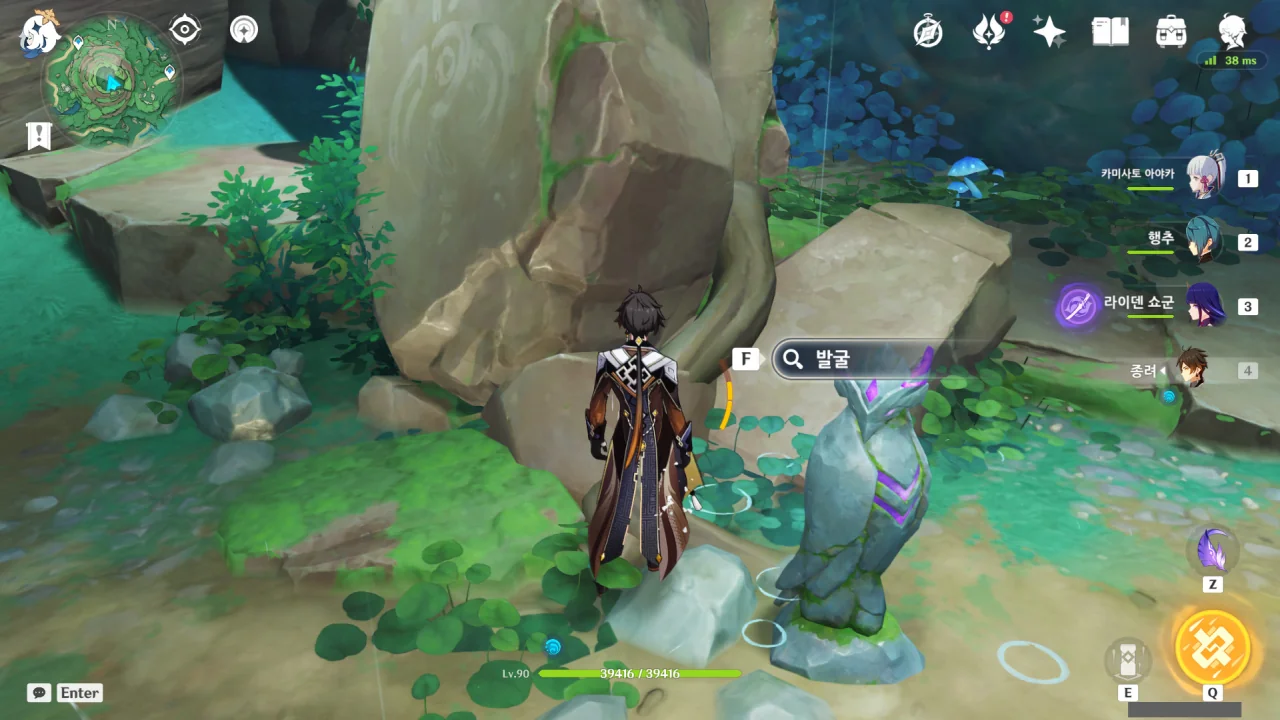Viewport: 1280px width, 720px height.
Task: Switch to 라이덴 쇼군 party member
Action: [x=1204, y=305]
